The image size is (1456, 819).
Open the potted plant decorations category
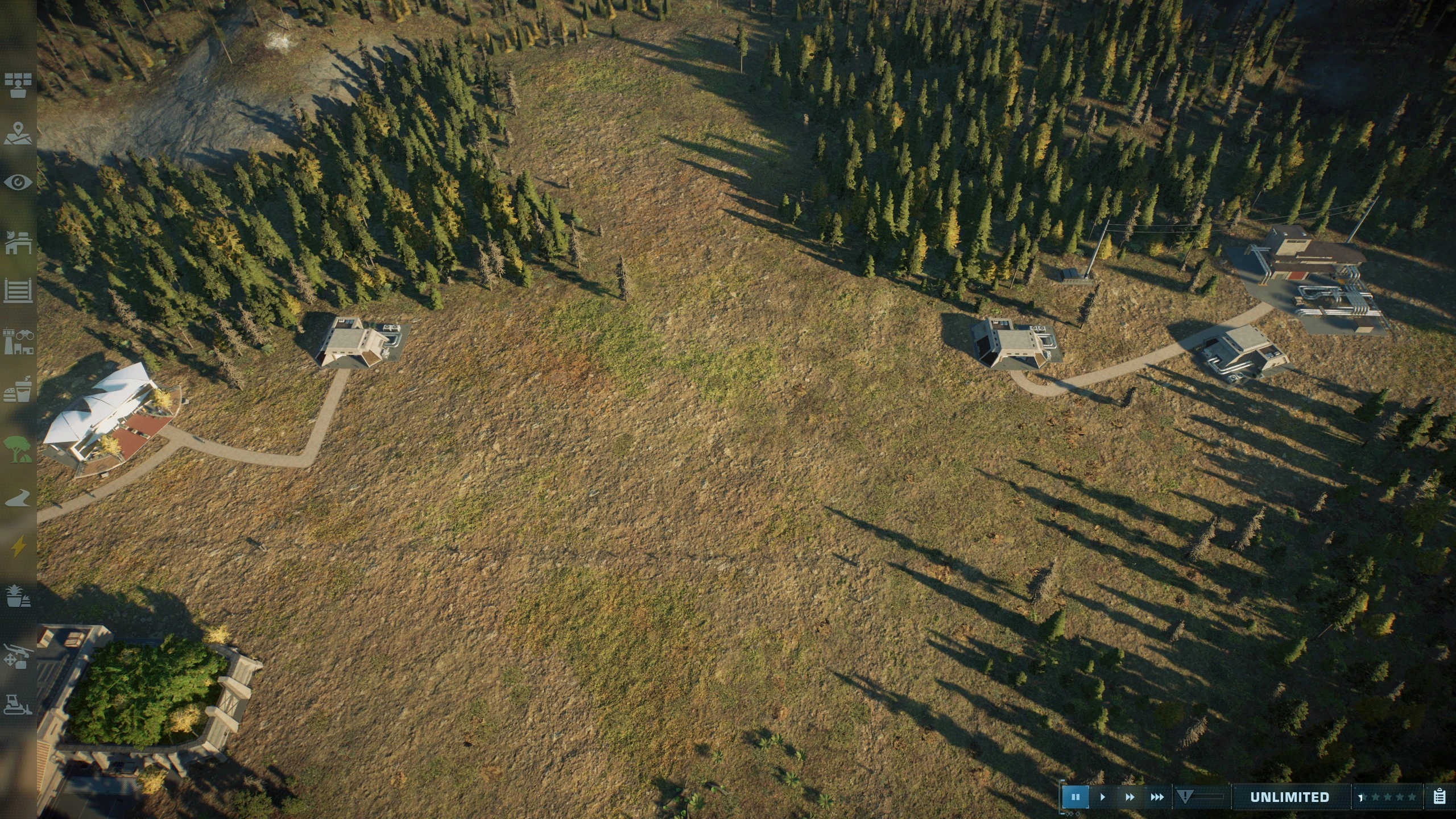(18, 597)
